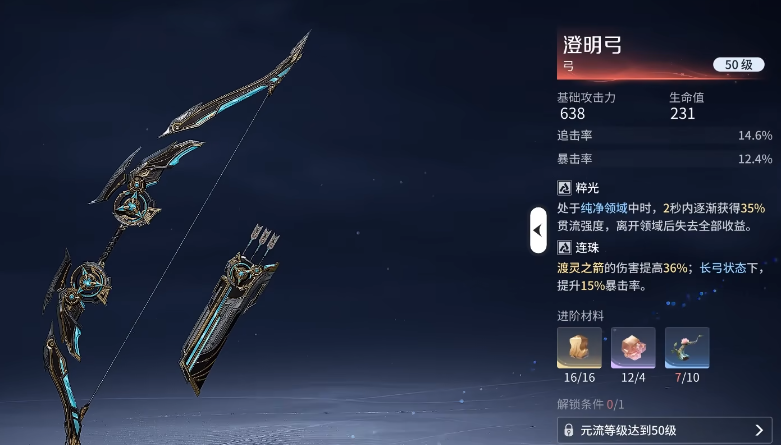Click the 粹光 skill icon
The image size is (781, 445).
[x=565, y=187]
